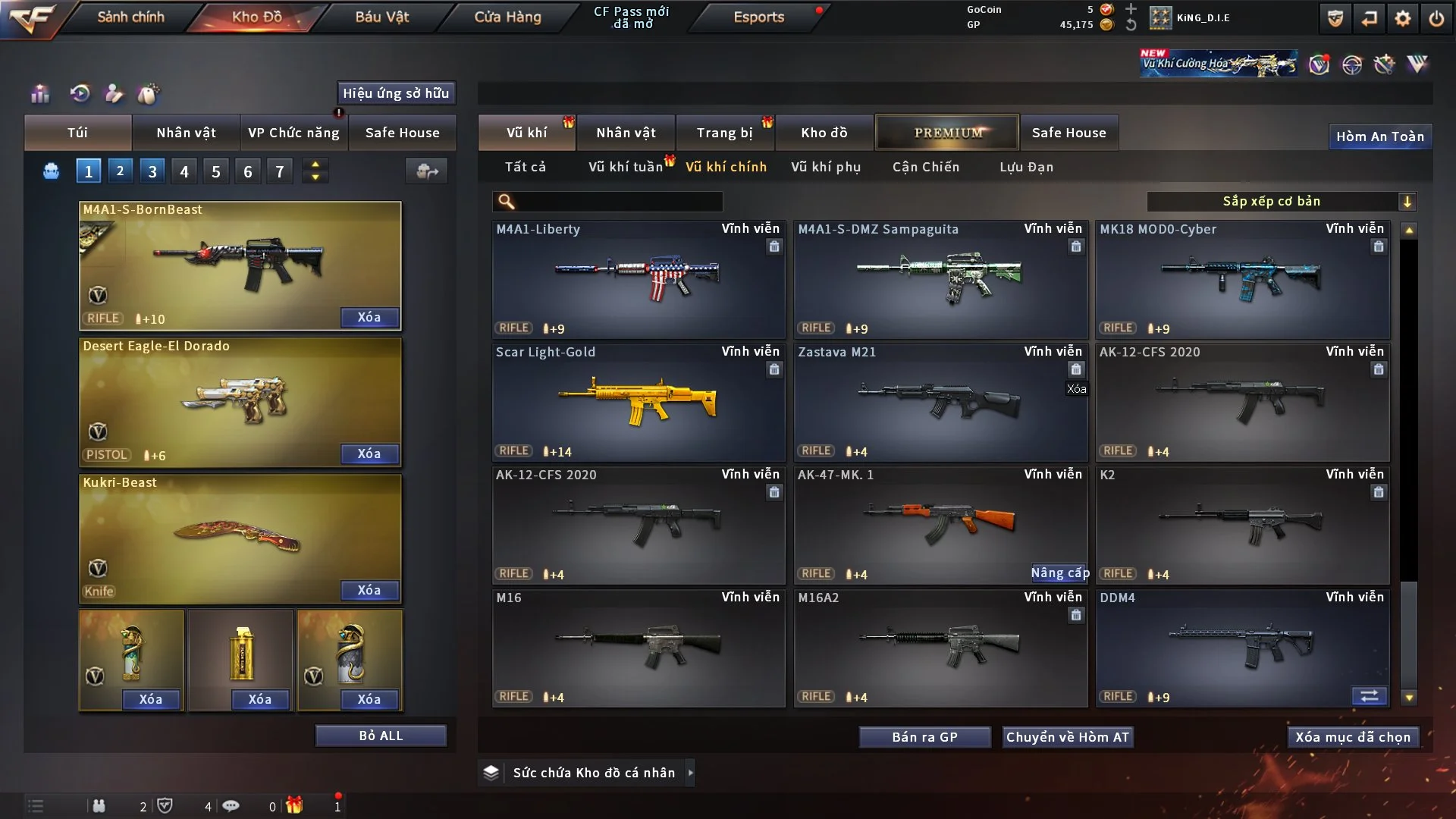The height and width of the screenshot is (819, 1456).
Task: Filter by Vũ khí phụ
Action: click(826, 167)
